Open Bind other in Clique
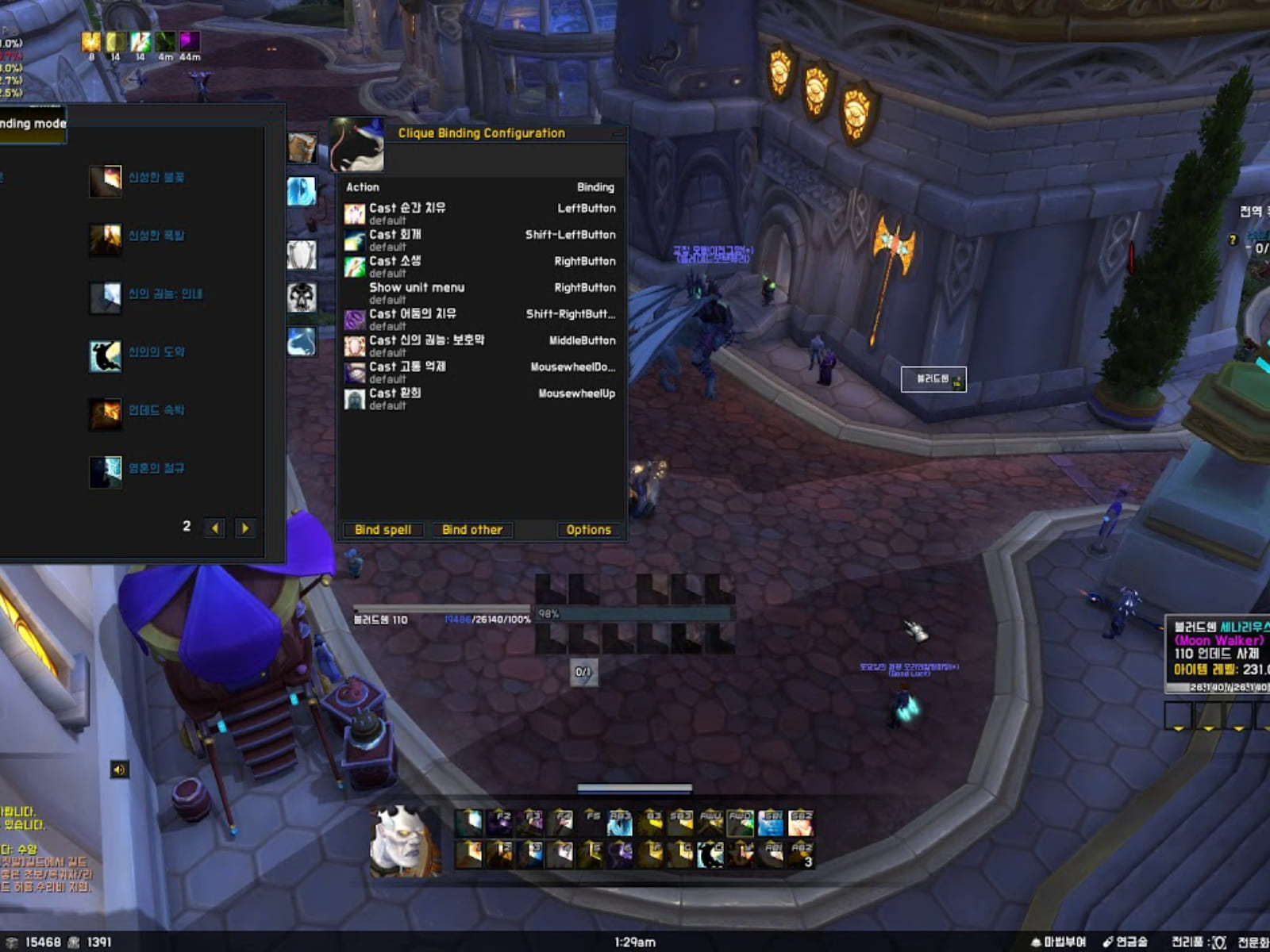Image resolution: width=1270 pixels, height=952 pixels. click(x=472, y=530)
